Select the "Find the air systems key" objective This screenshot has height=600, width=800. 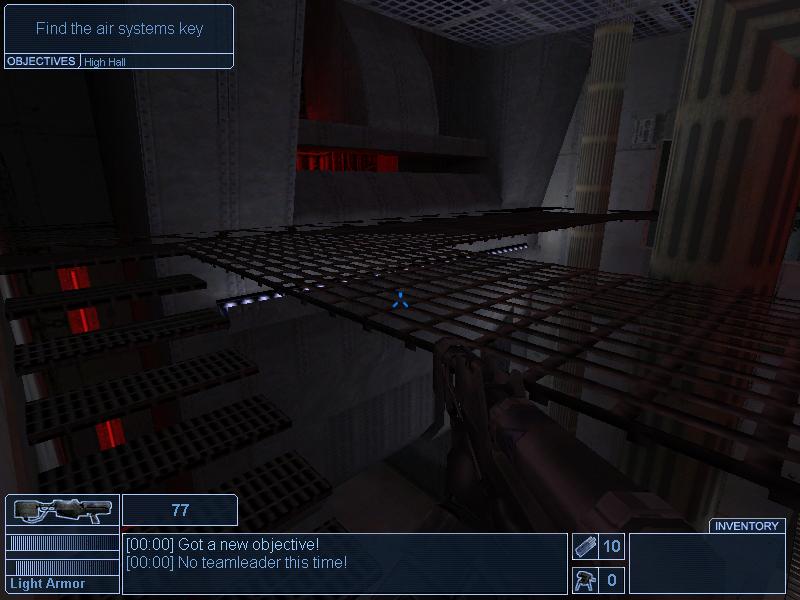119,29
